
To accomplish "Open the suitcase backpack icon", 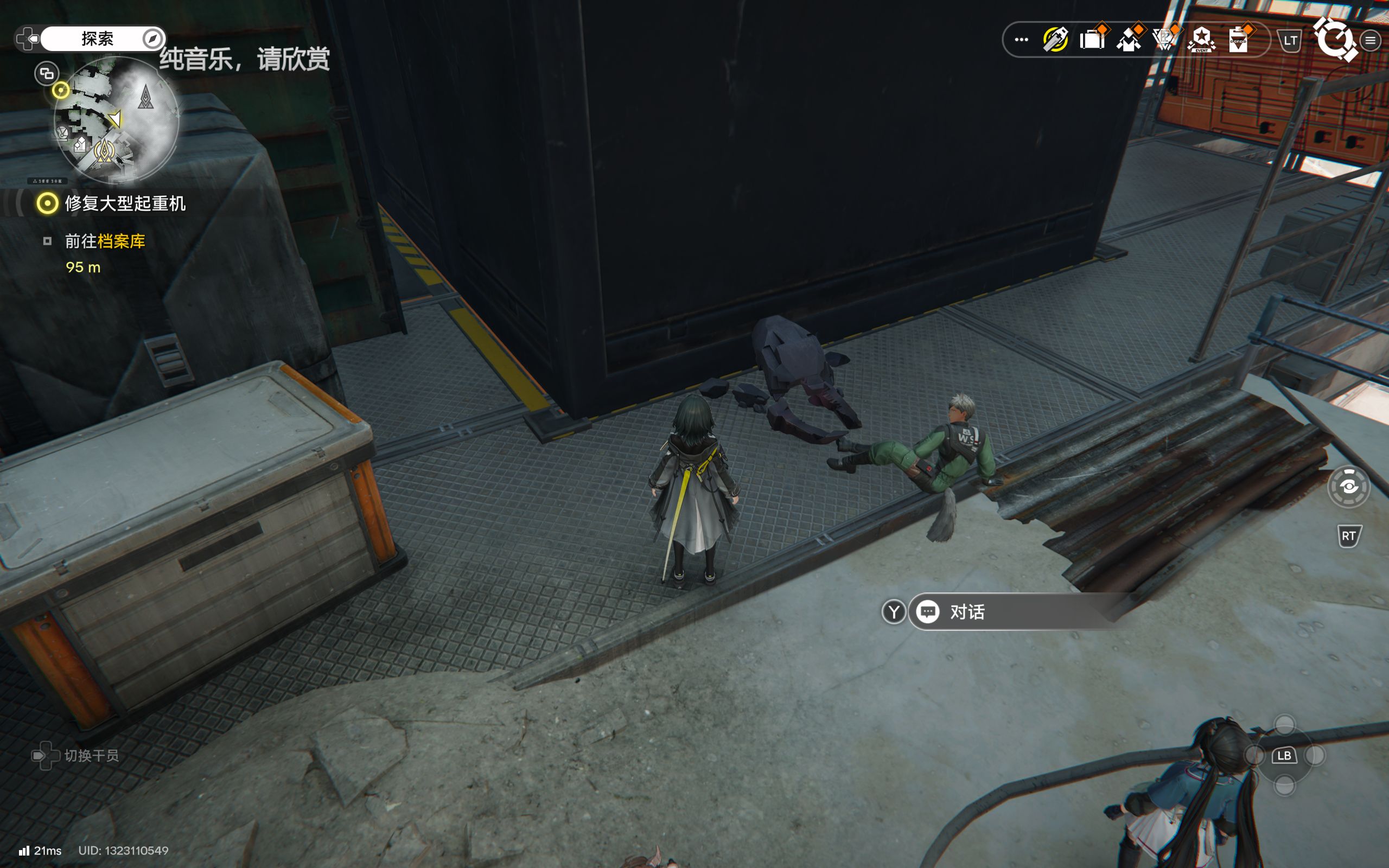I will (x=1092, y=40).
